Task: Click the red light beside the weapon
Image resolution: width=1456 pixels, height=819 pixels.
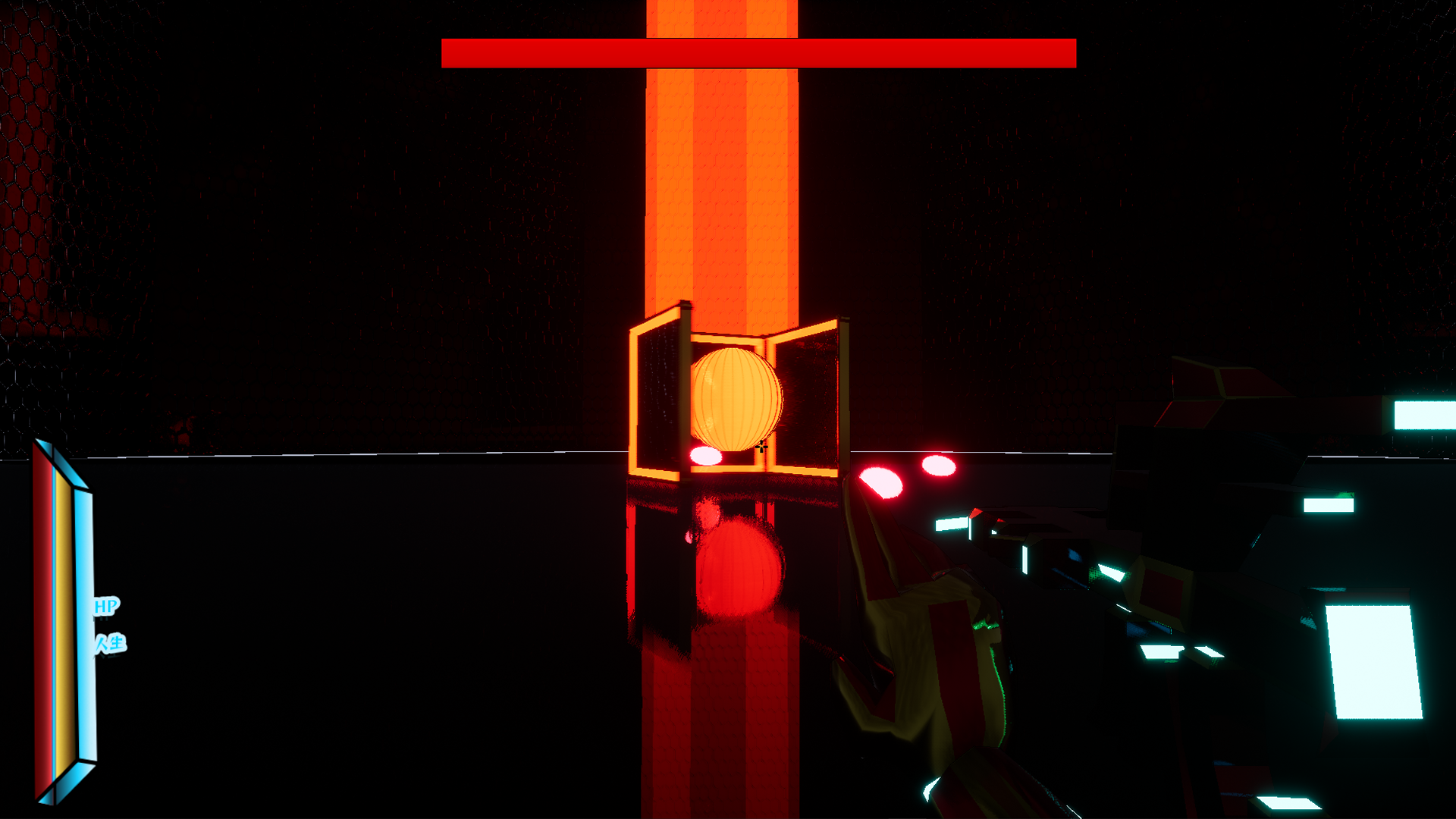Action: [880, 482]
